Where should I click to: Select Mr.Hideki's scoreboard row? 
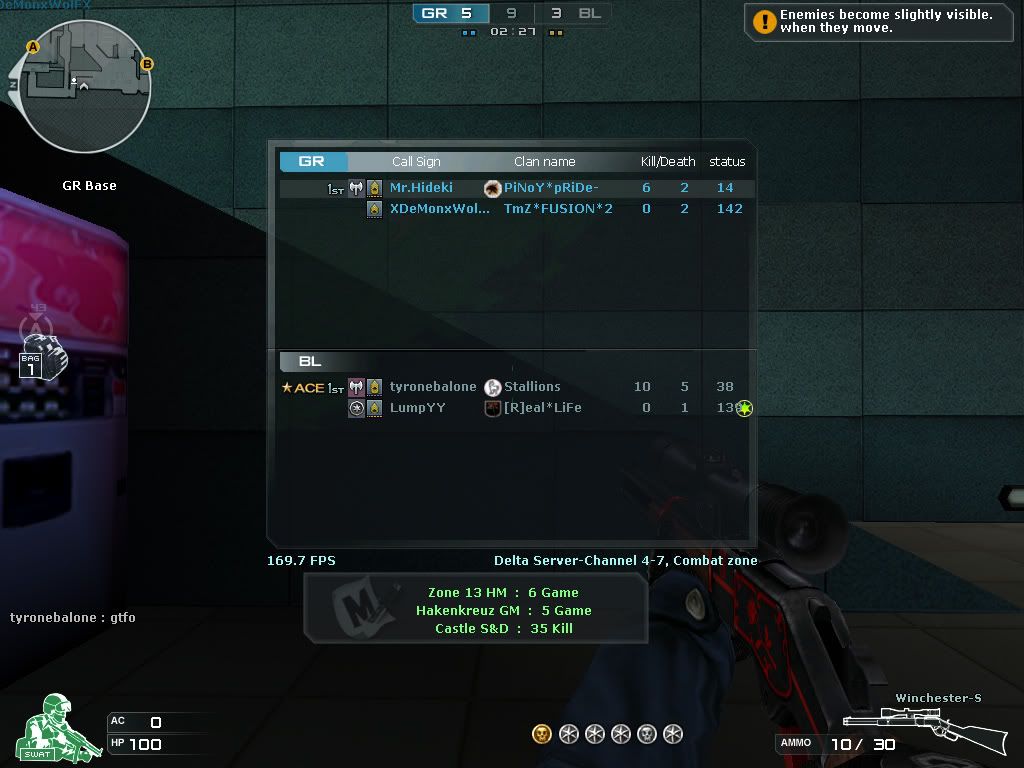point(516,188)
